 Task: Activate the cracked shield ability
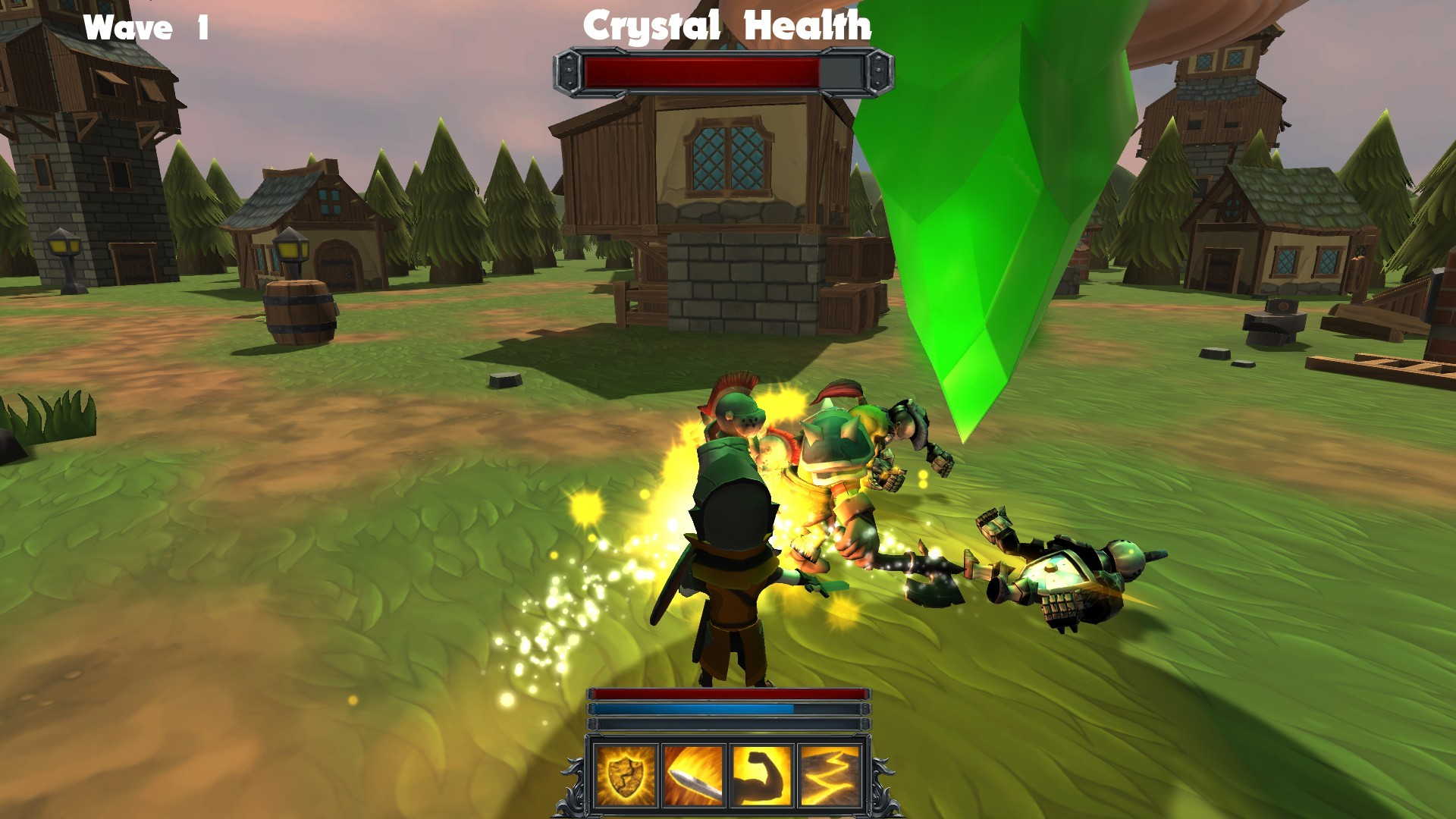625,776
